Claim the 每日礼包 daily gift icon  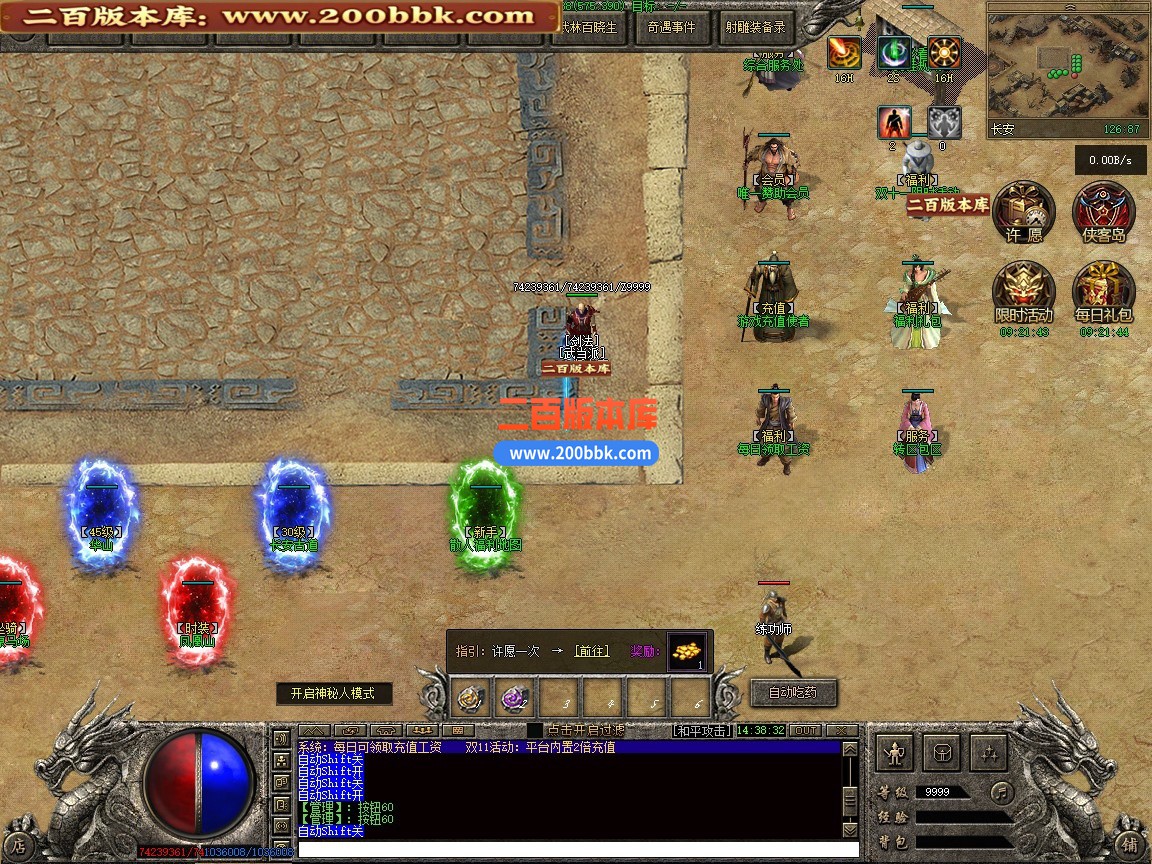pos(1103,293)
